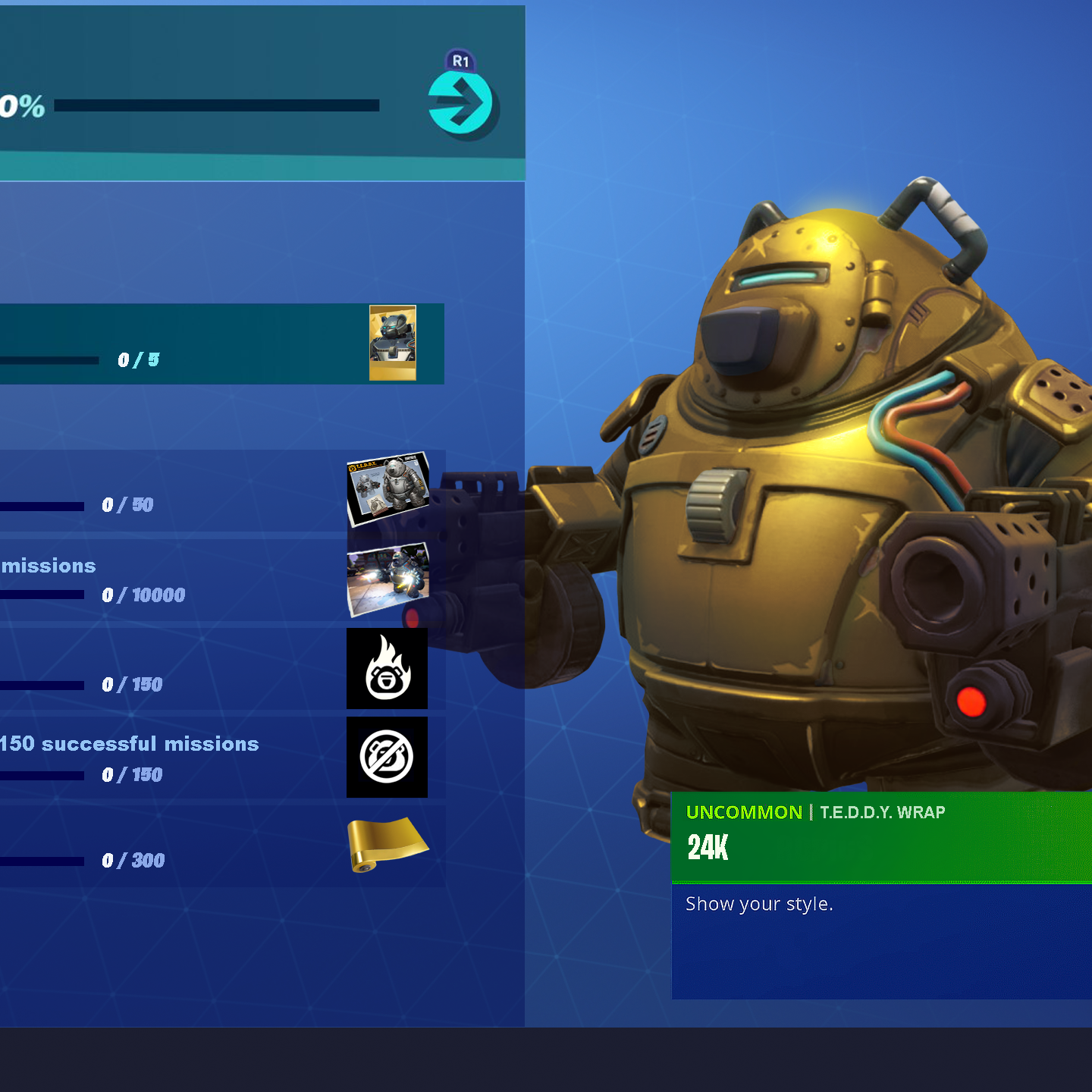Screen dimensions: 1092x1092
Task: Select the crossed-out bear reward icon
Action: (x=387, y=757)
